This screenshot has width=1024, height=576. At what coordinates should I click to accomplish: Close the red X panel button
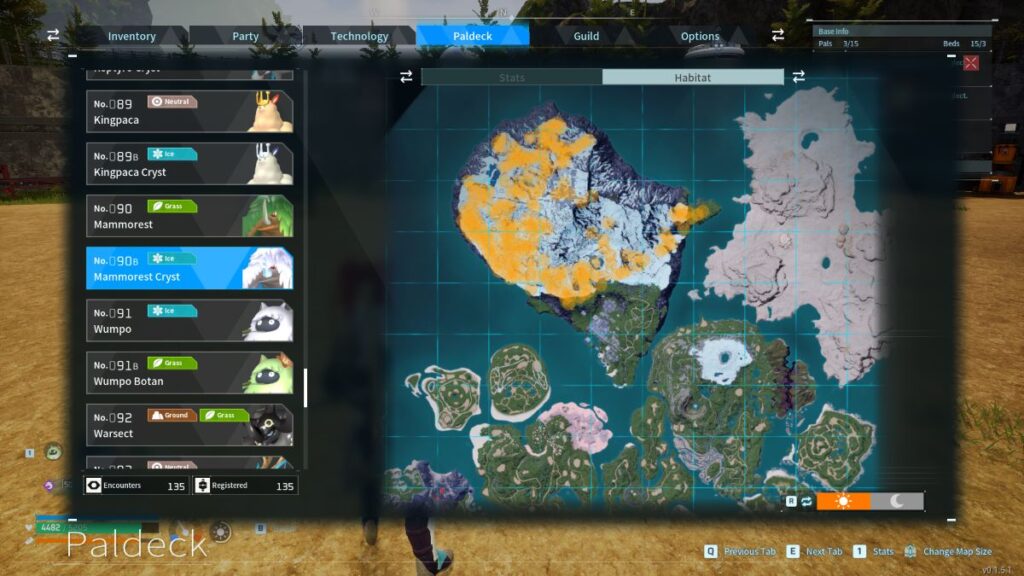[x=970, y=63]
